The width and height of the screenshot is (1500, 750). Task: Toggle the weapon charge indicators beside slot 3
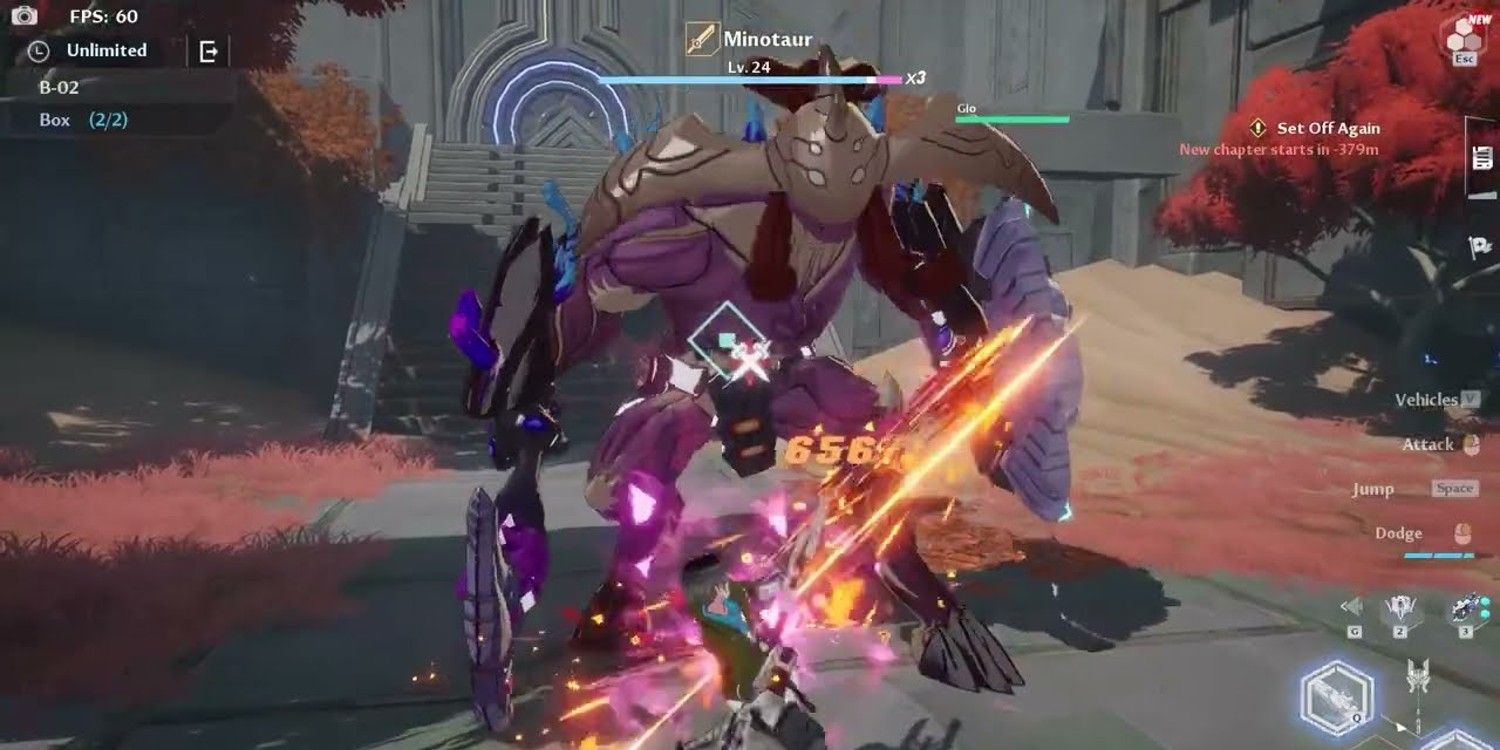pyautogui.click(x=1485, y=607)
